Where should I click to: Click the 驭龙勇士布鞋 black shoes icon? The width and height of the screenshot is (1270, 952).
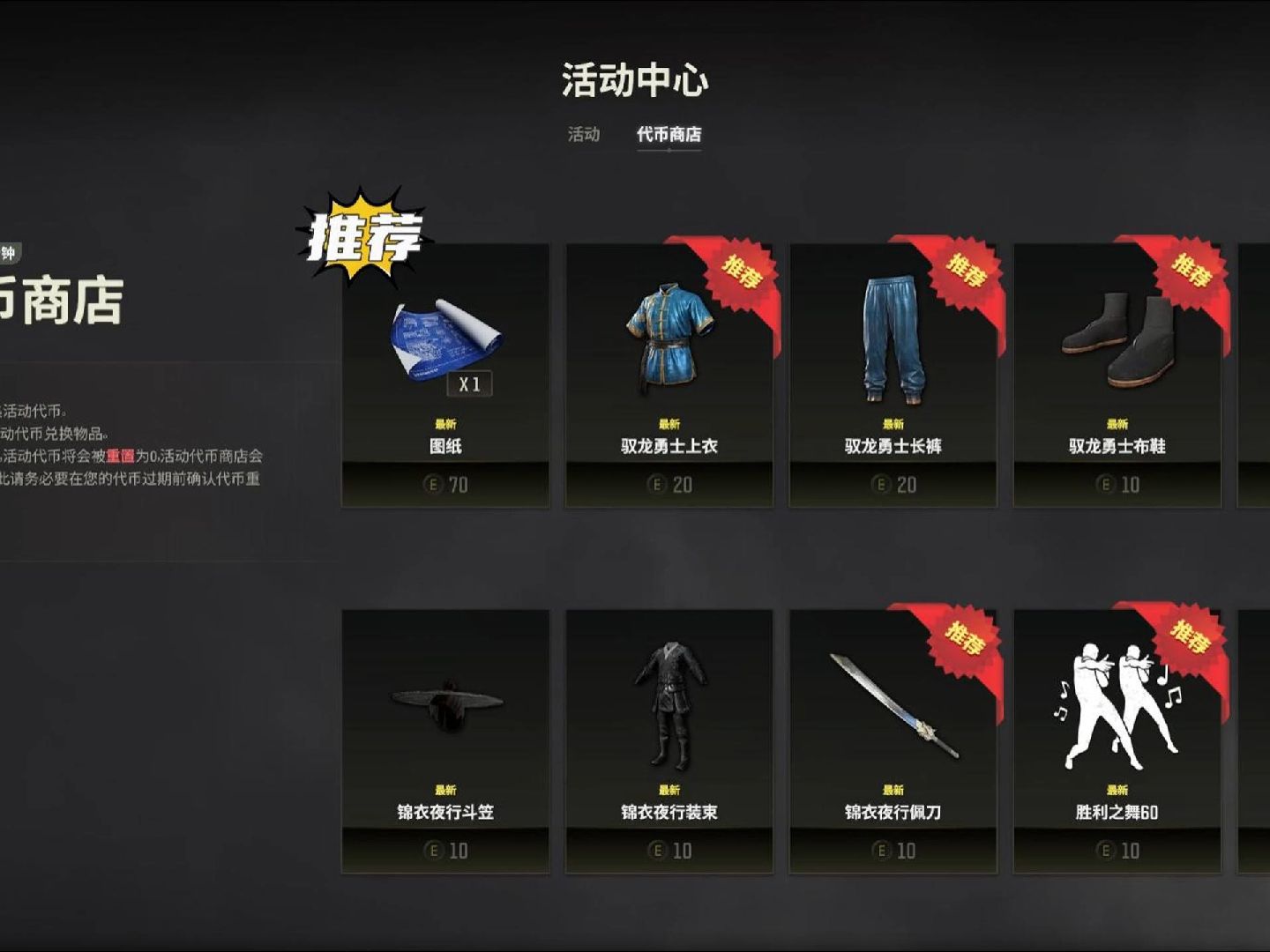(1116, 337)
